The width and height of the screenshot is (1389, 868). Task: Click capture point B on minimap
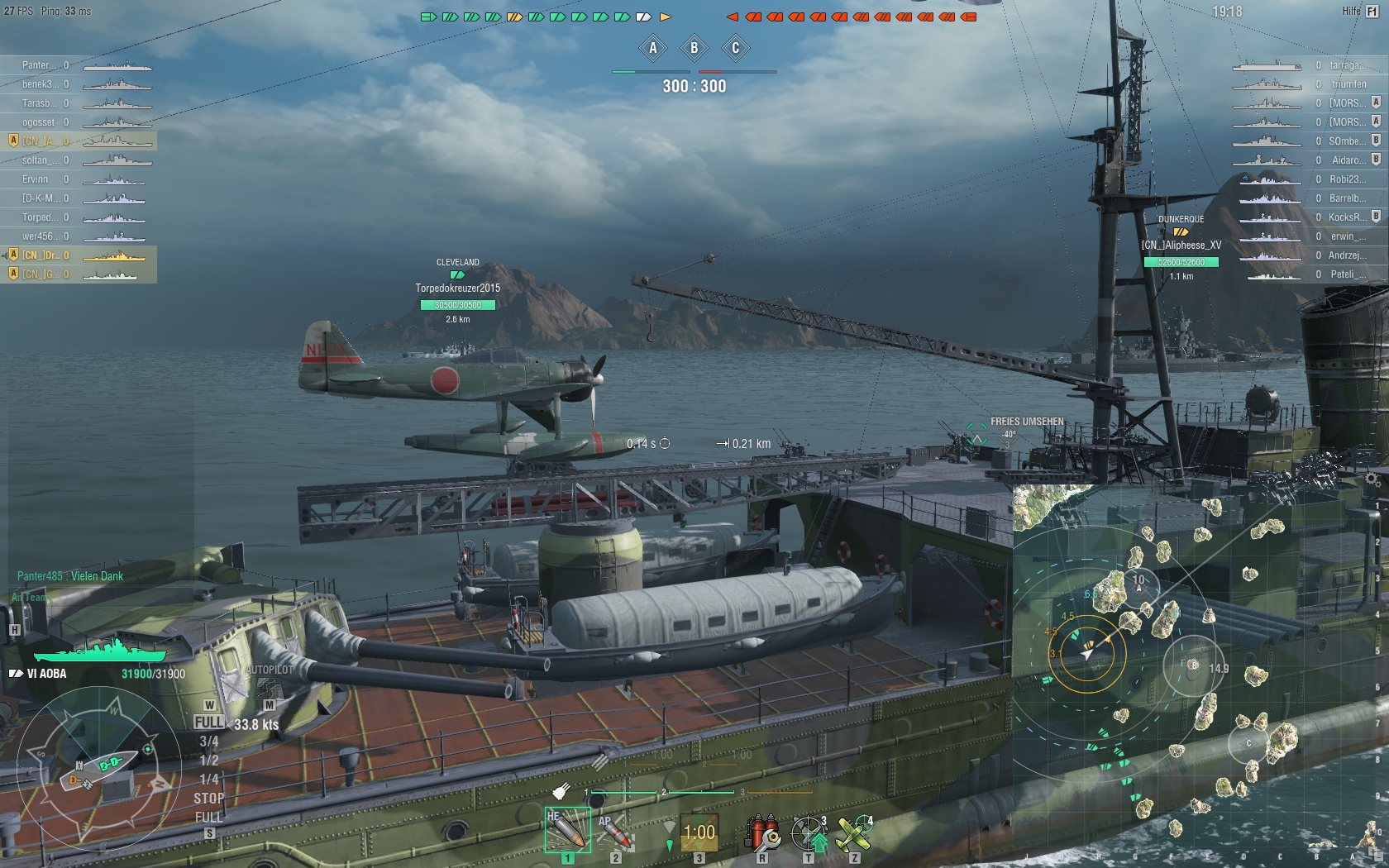[x=1192, y=665]
